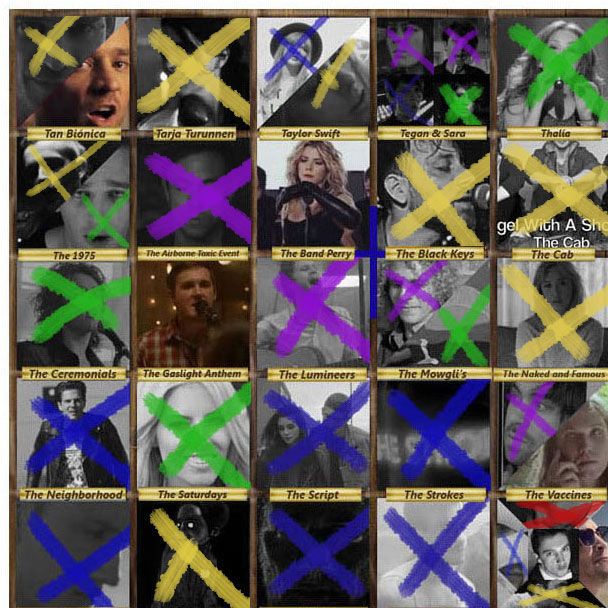Click The Script tile
This screenshot has width=608, height=608.
point(313,434)
